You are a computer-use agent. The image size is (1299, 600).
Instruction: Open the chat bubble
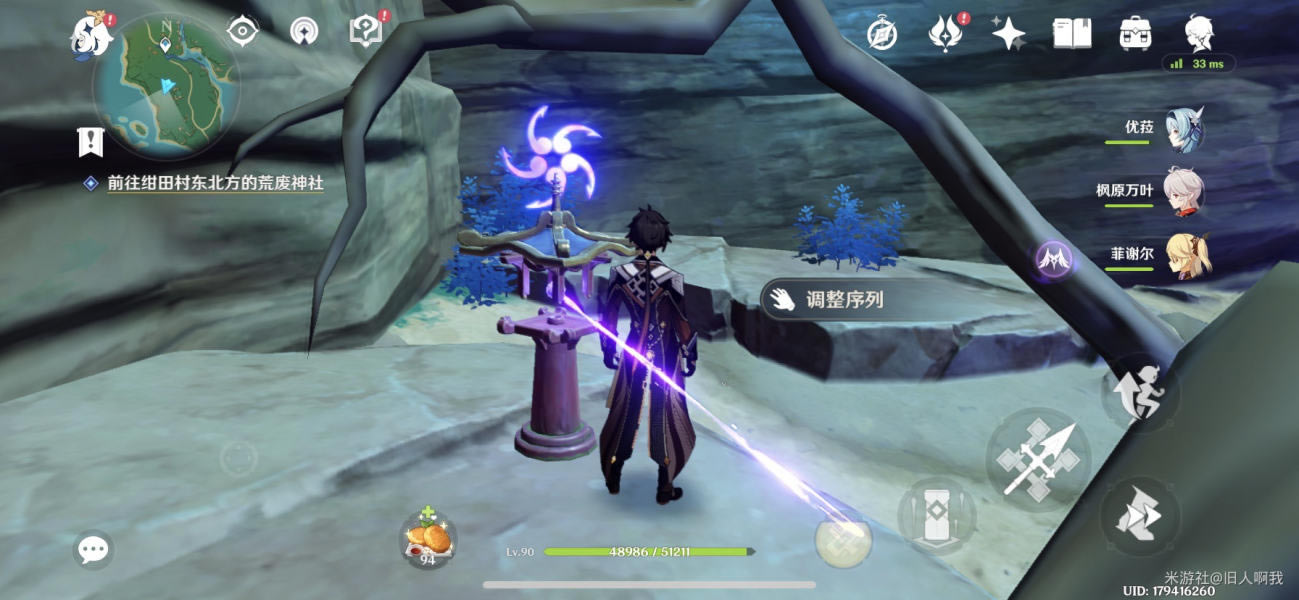point(93,549)
